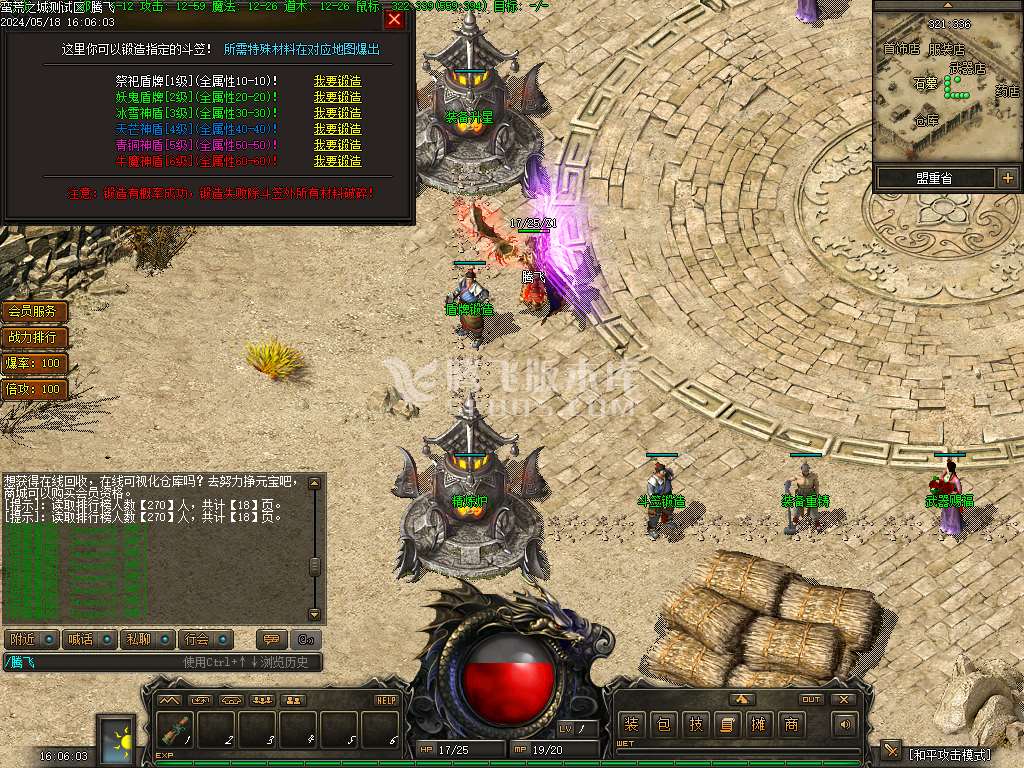
Task: Open the 装 equipment window
Action: pyautogui.click(x=632, y=724)
